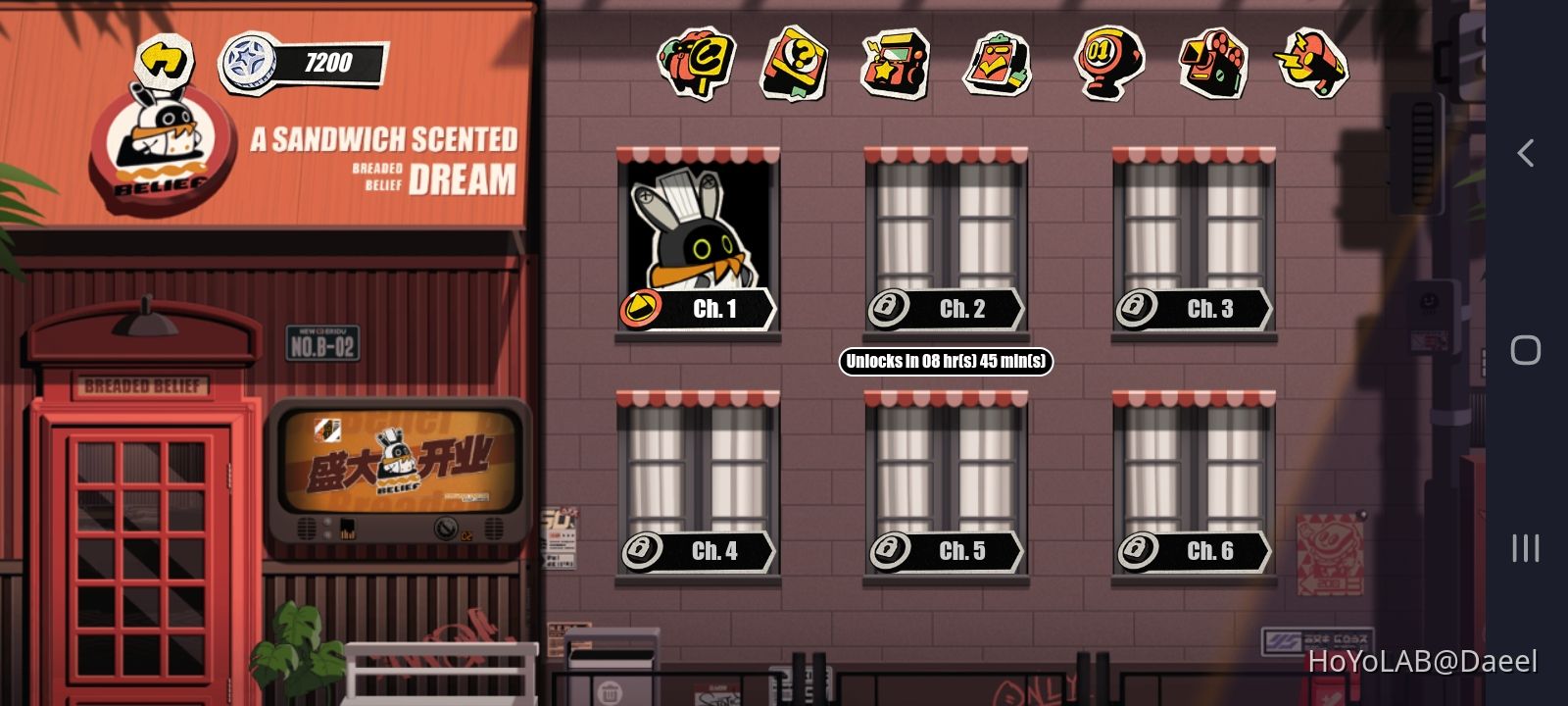This screenshot has height=706, width=1568.
Task: Click the Unlocks in 08 hr(s) tooltip
Action: (944, 362)
